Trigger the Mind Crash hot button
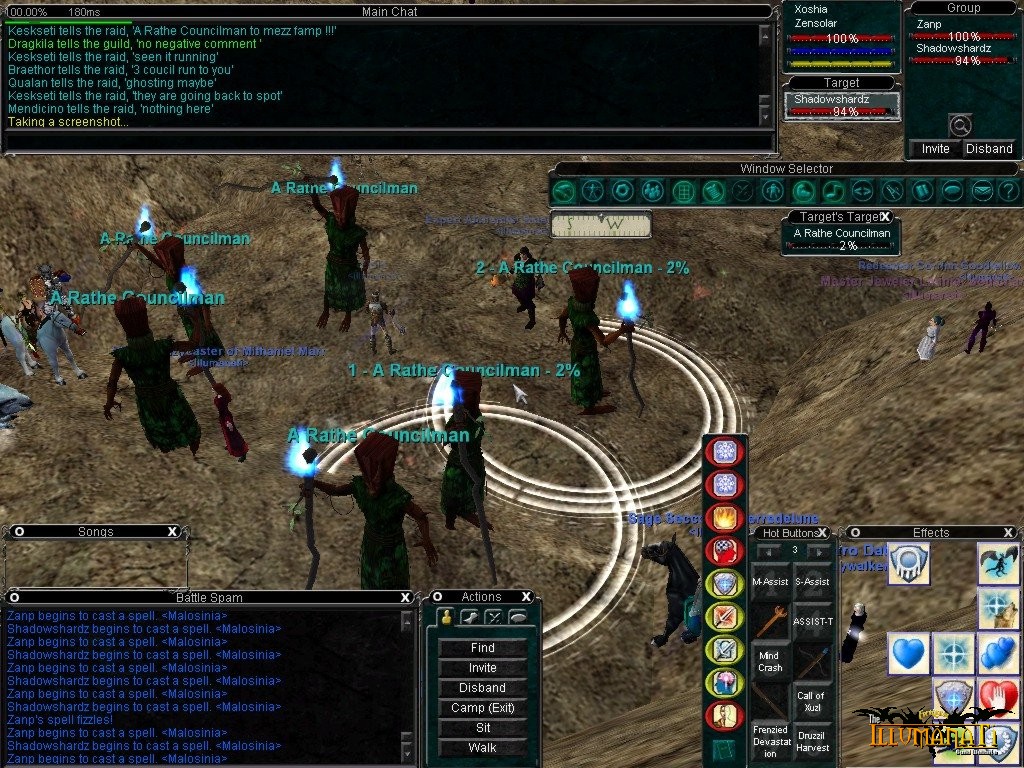 click(770, 662)
